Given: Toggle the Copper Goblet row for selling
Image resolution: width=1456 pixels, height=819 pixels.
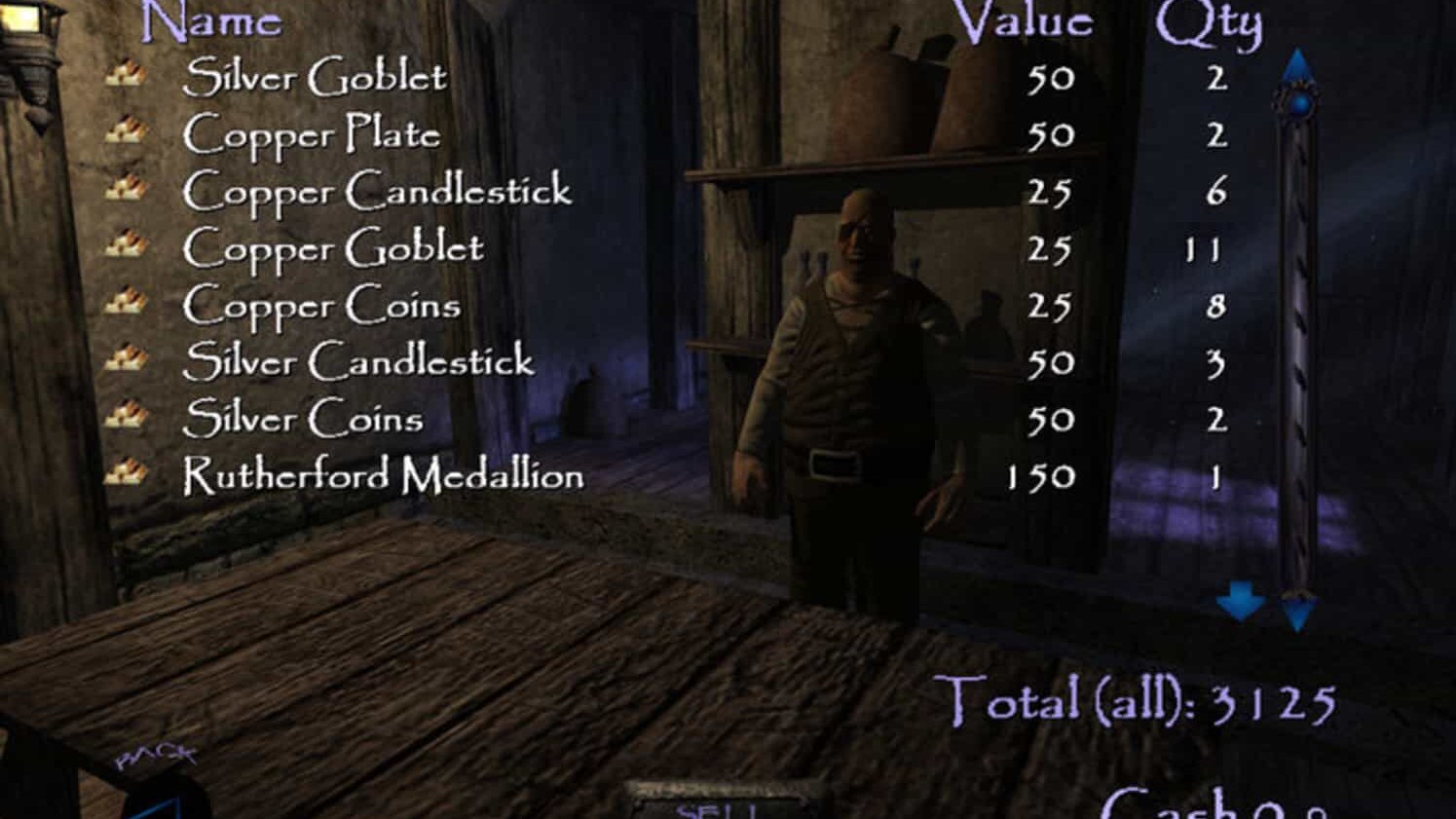Looking at the screenshot, I should click(x=331, y=247).
